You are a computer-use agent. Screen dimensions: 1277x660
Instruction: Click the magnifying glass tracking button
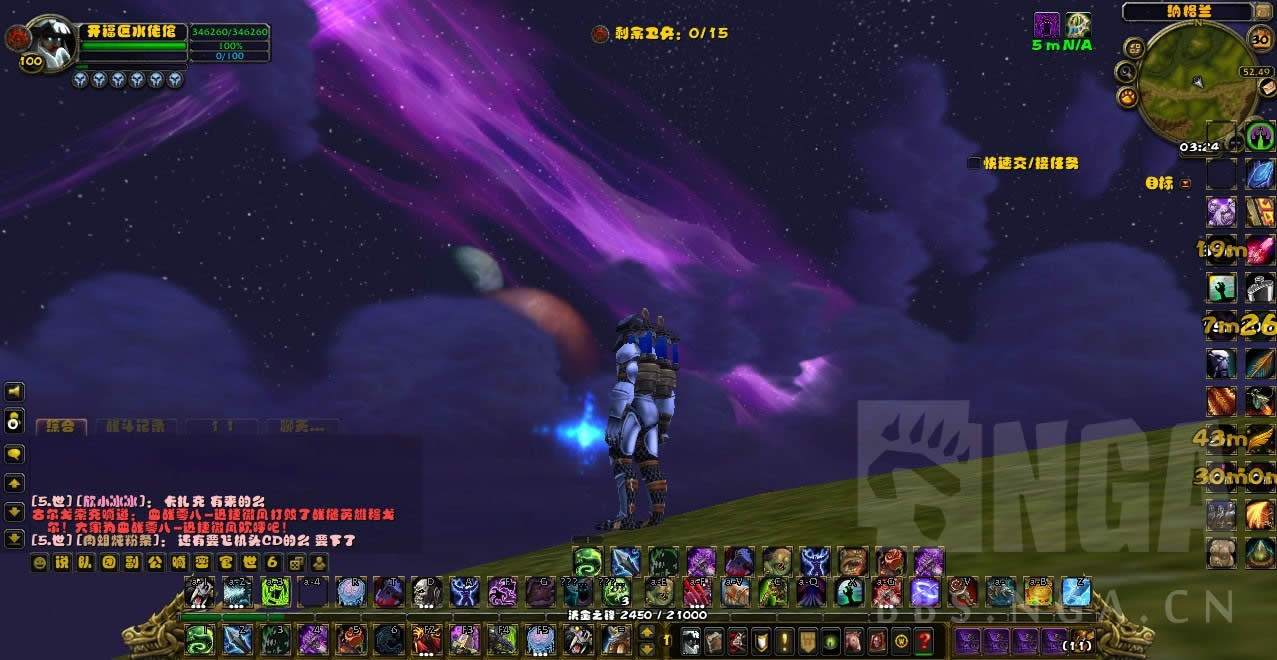(1126, 71)
